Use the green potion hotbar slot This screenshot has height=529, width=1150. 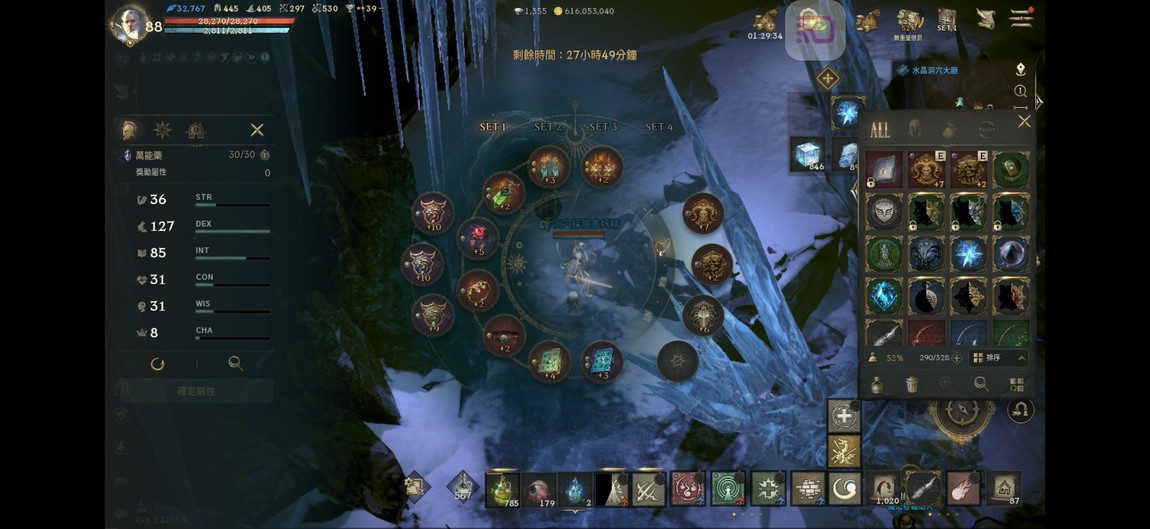(x=502, y=489)
